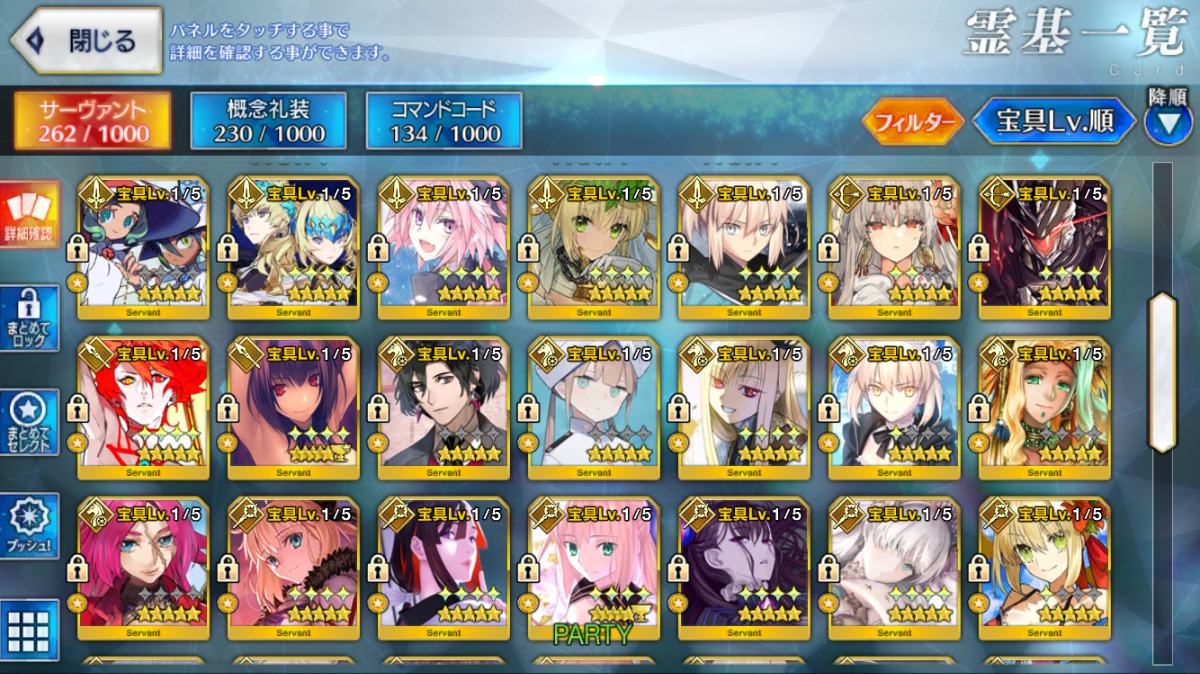The width and height of the screenshot is (1200, 674).
Task: Activate the 詳細確認 side button
Action: pyautogui.click(x=29, y=215)
